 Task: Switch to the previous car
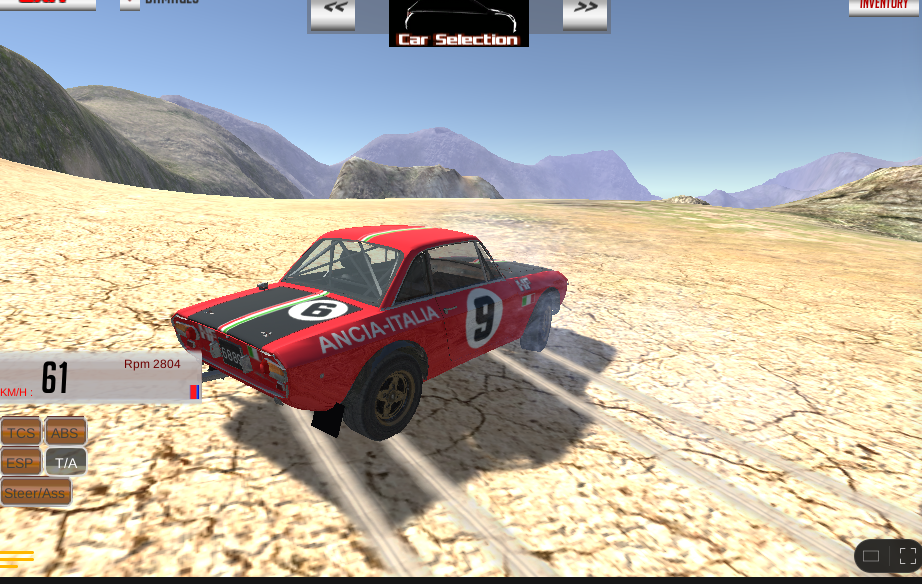333,12
